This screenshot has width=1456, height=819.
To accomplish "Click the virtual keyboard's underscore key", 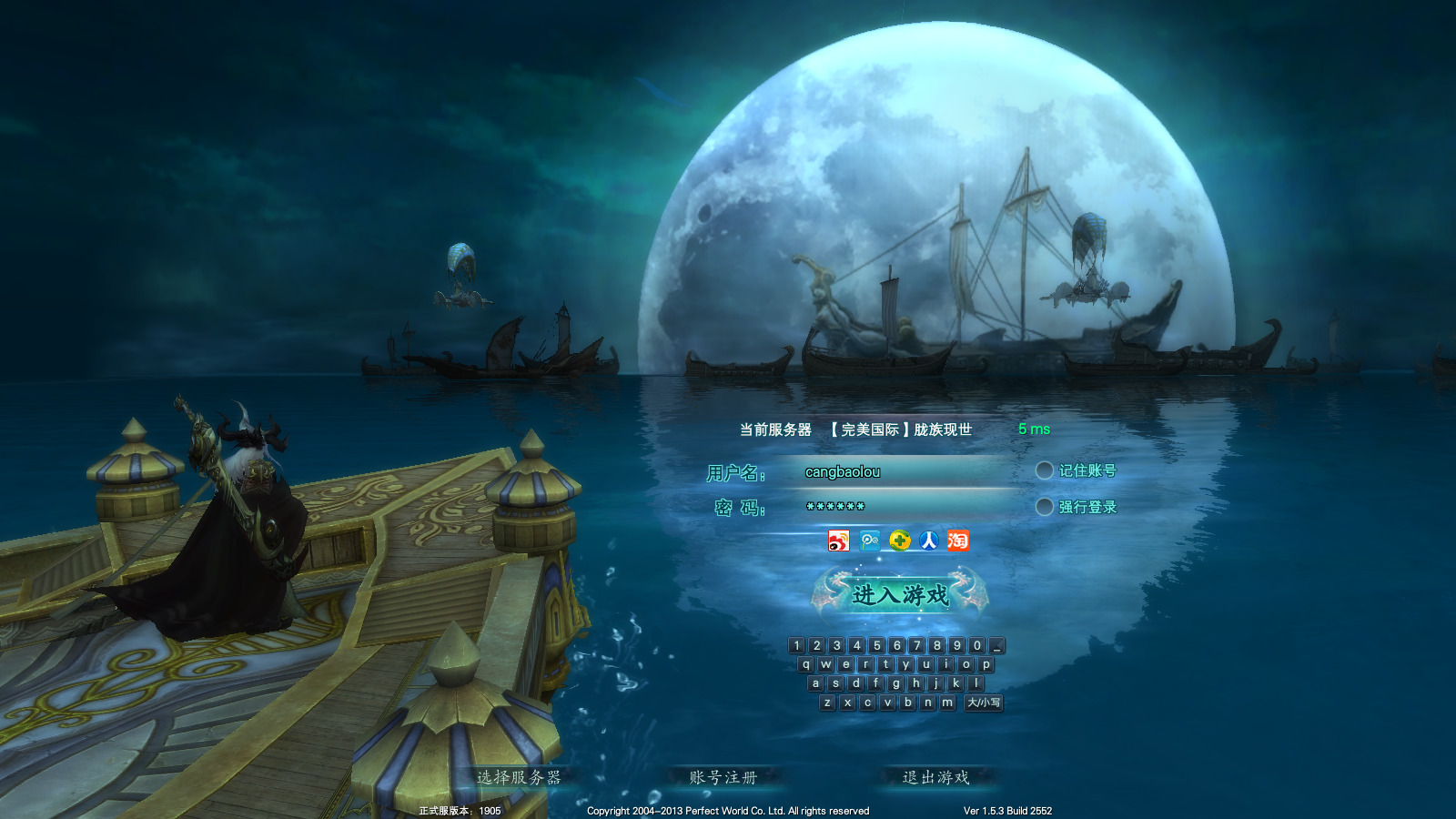I will pyautogui.click(x=997, y=645).
